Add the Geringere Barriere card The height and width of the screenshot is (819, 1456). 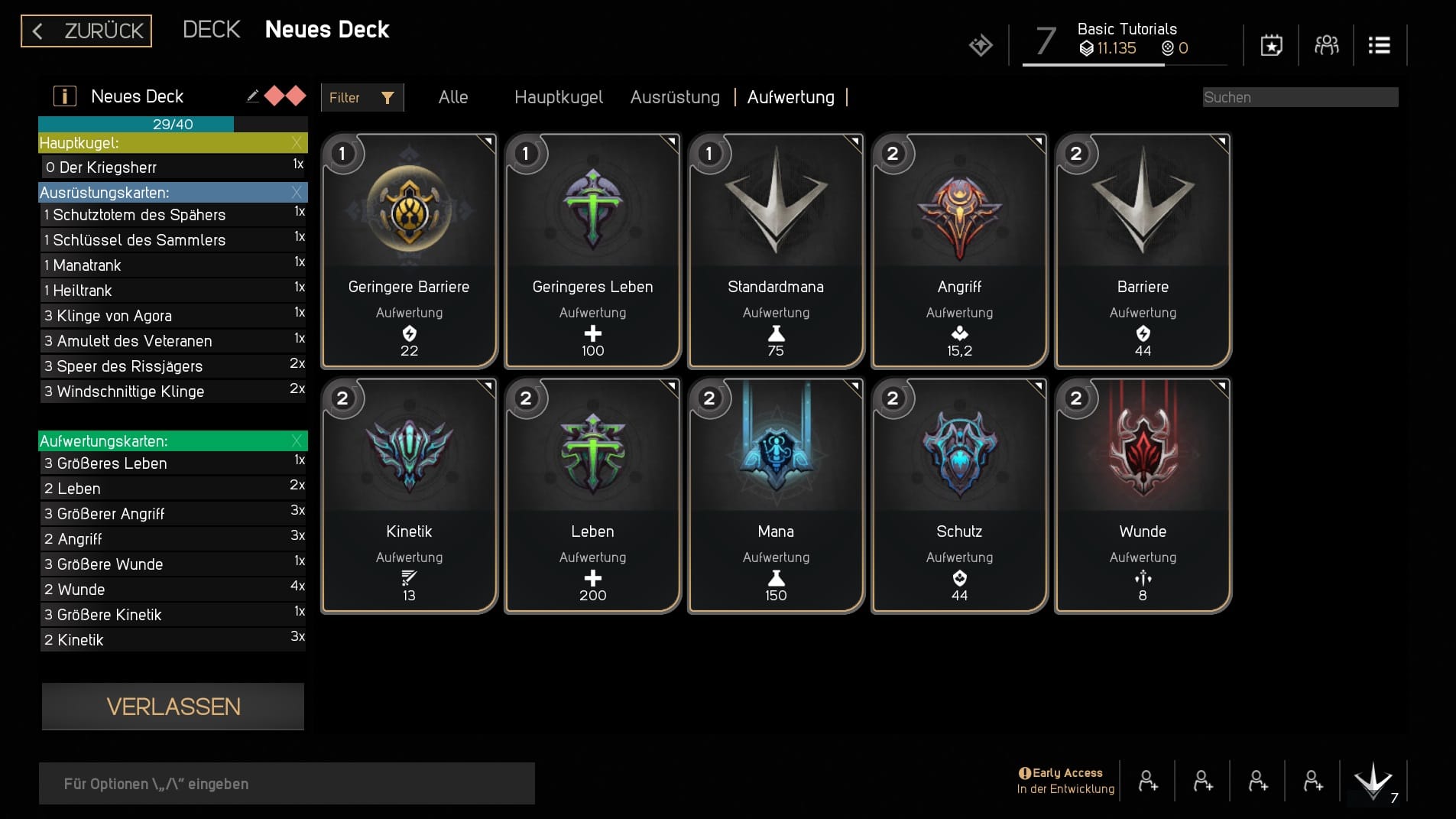409,251
